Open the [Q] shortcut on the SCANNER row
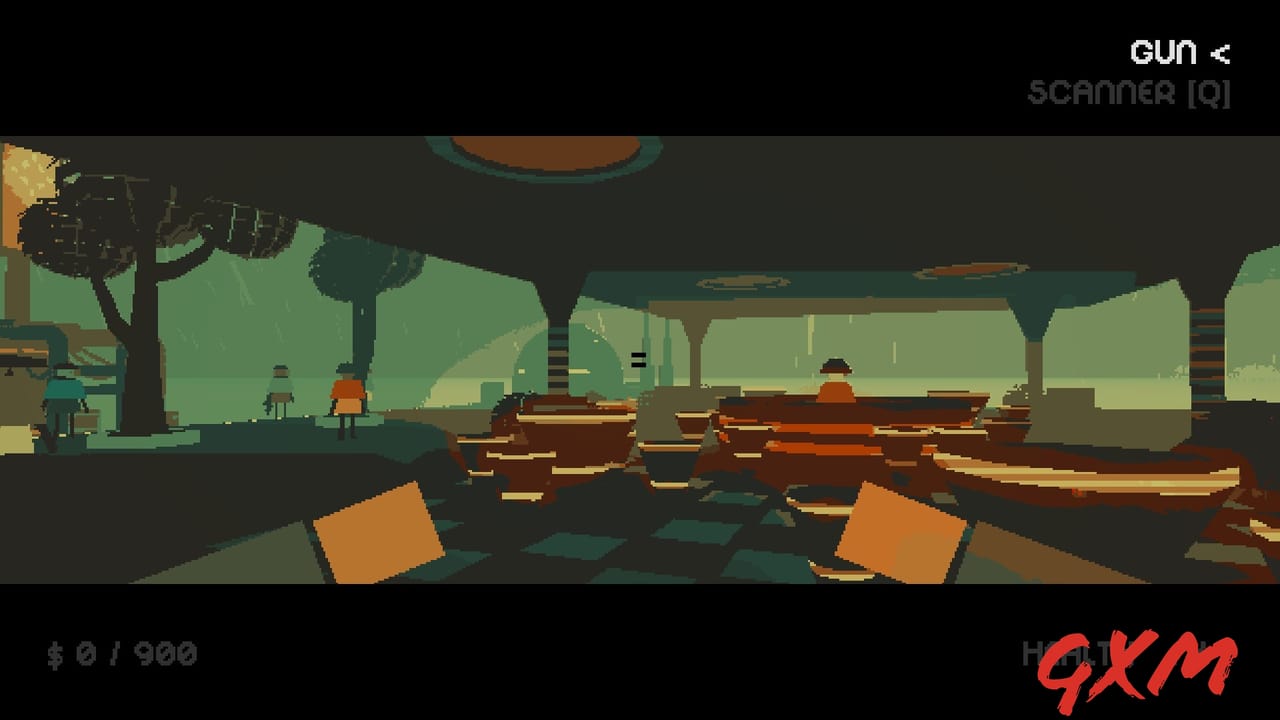This screenshot has width=1280, height=720. tap(1207, 94)
